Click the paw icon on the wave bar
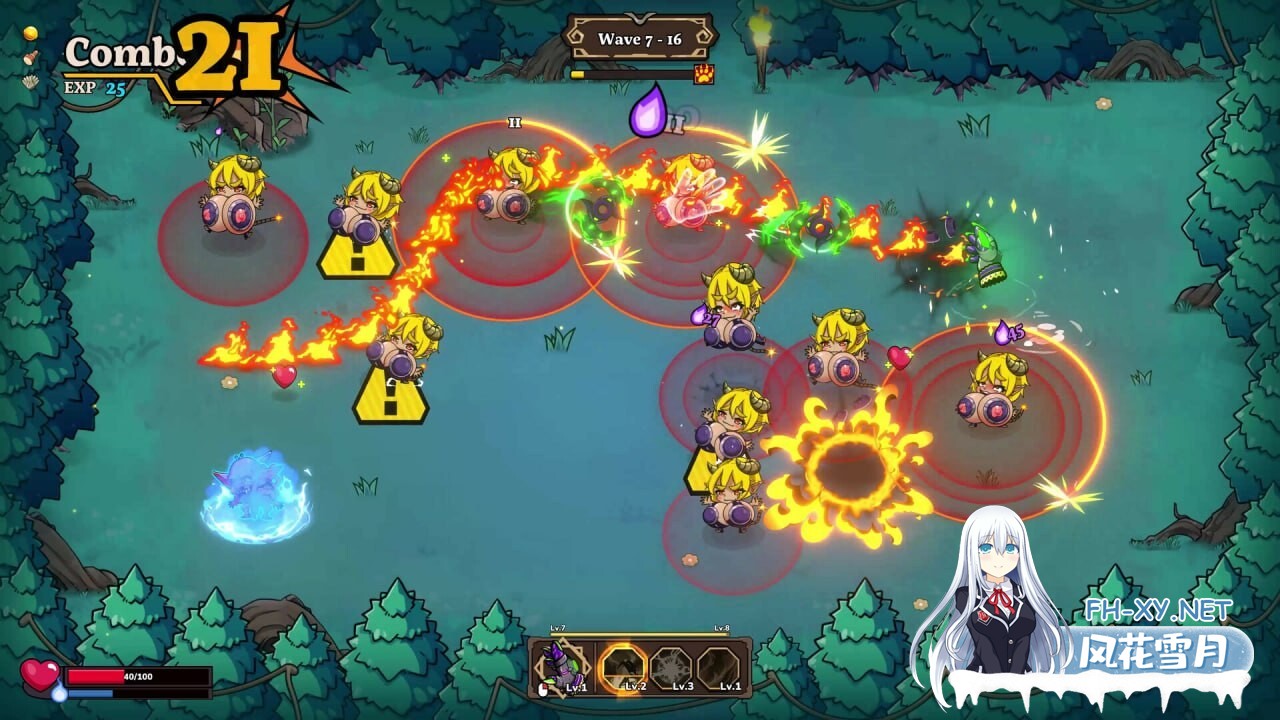 (704, 74)
